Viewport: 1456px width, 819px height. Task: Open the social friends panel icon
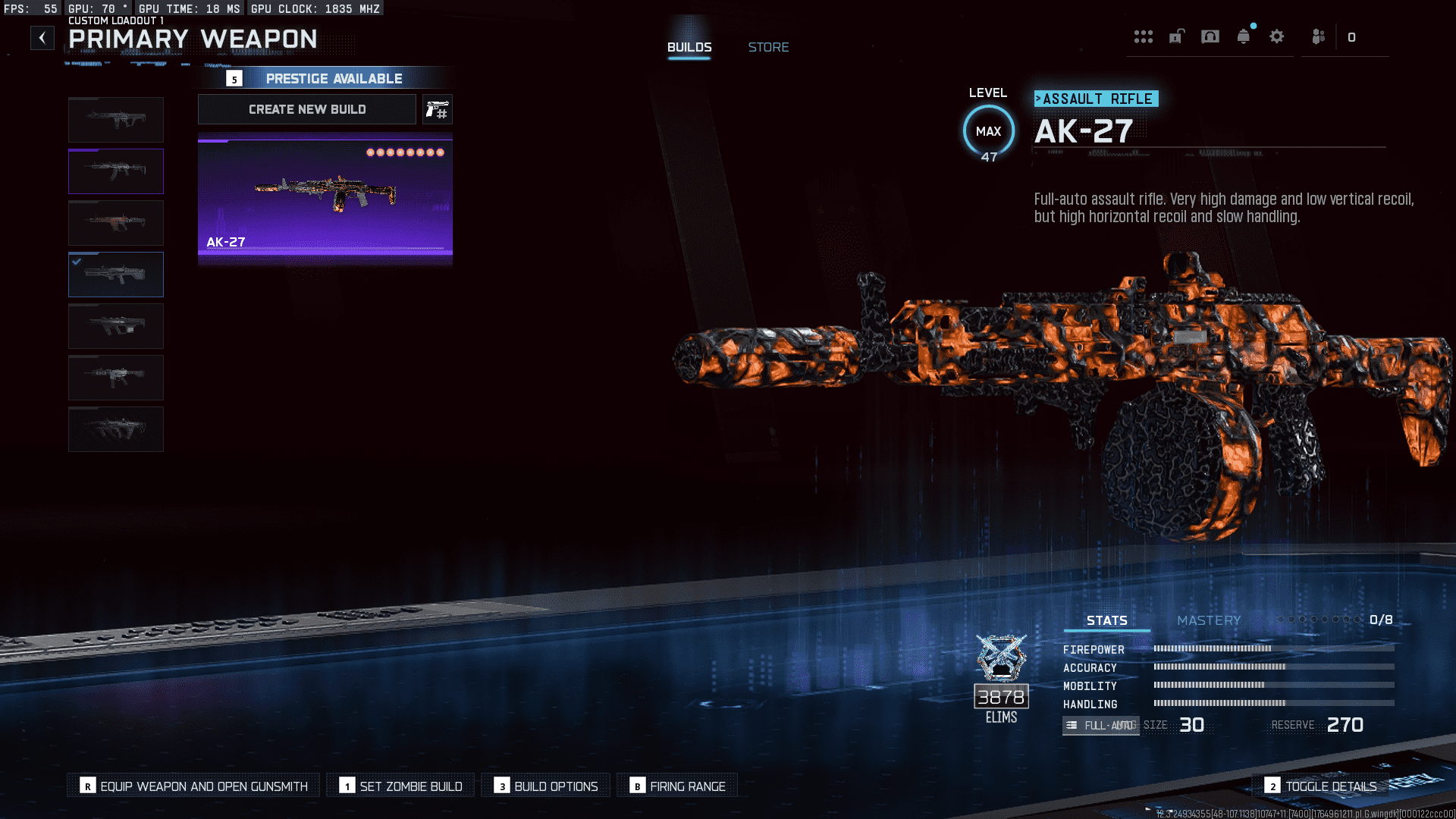[1317, 36]
